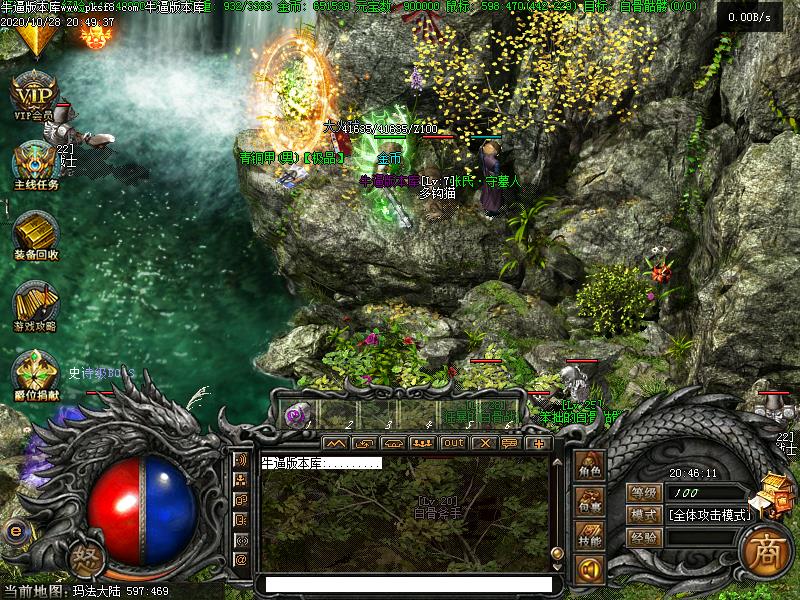This screenshot has height=600, width=800.
Task: Open 装备回收 equipment recycling
Action: coord(35,232)
